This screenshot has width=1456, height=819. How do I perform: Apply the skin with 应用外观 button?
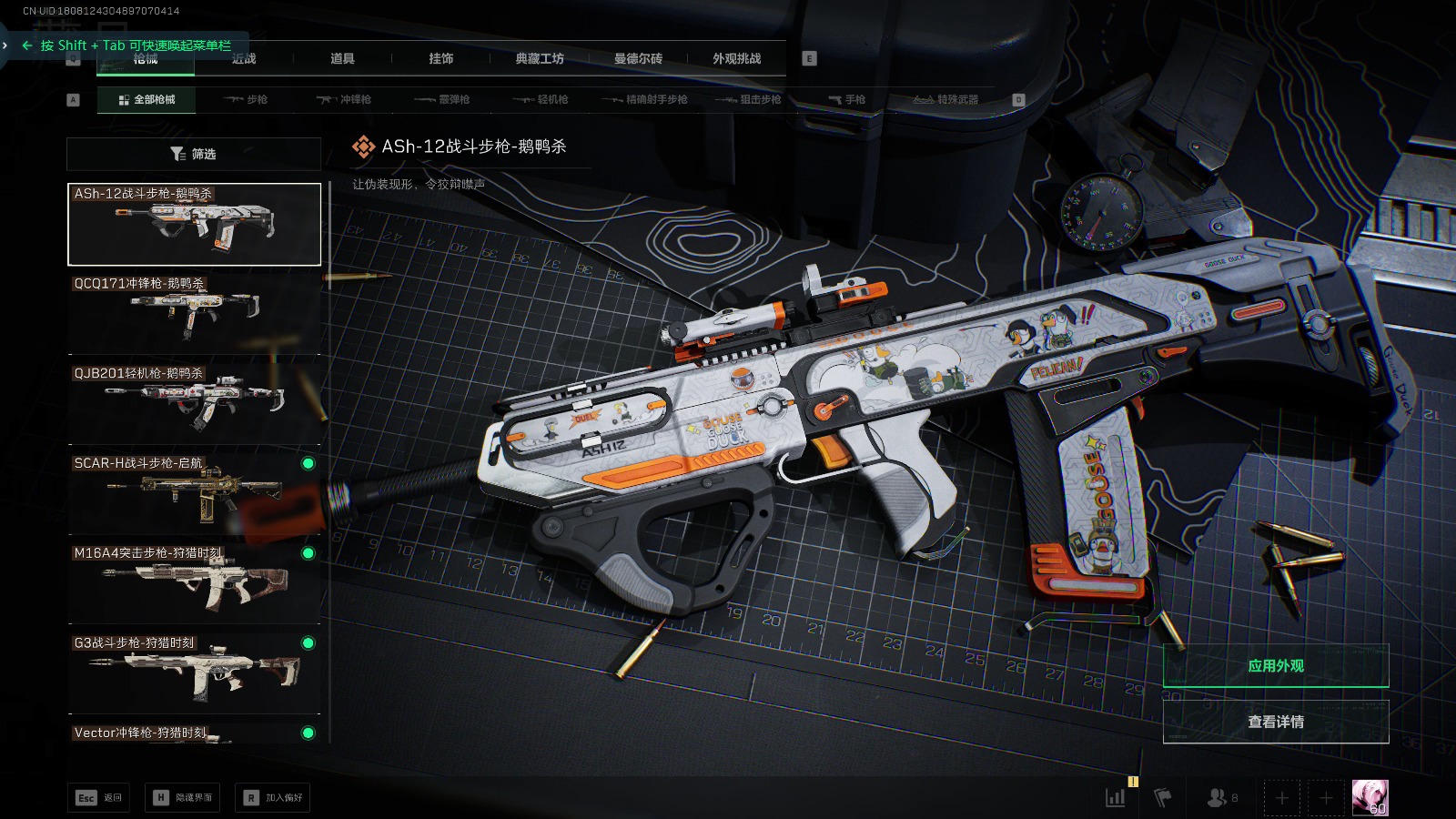tap(1275, 666)
